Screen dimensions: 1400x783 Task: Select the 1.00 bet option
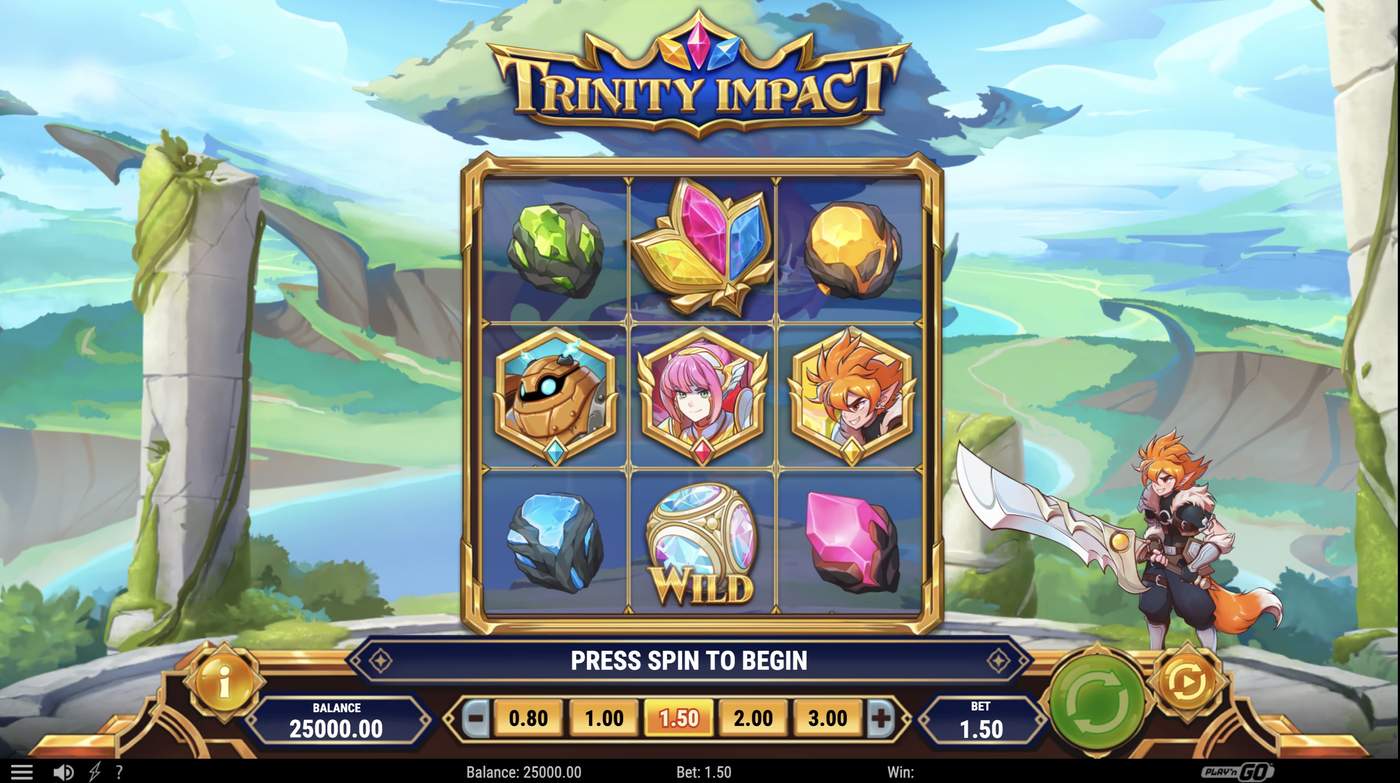(601, 718)
